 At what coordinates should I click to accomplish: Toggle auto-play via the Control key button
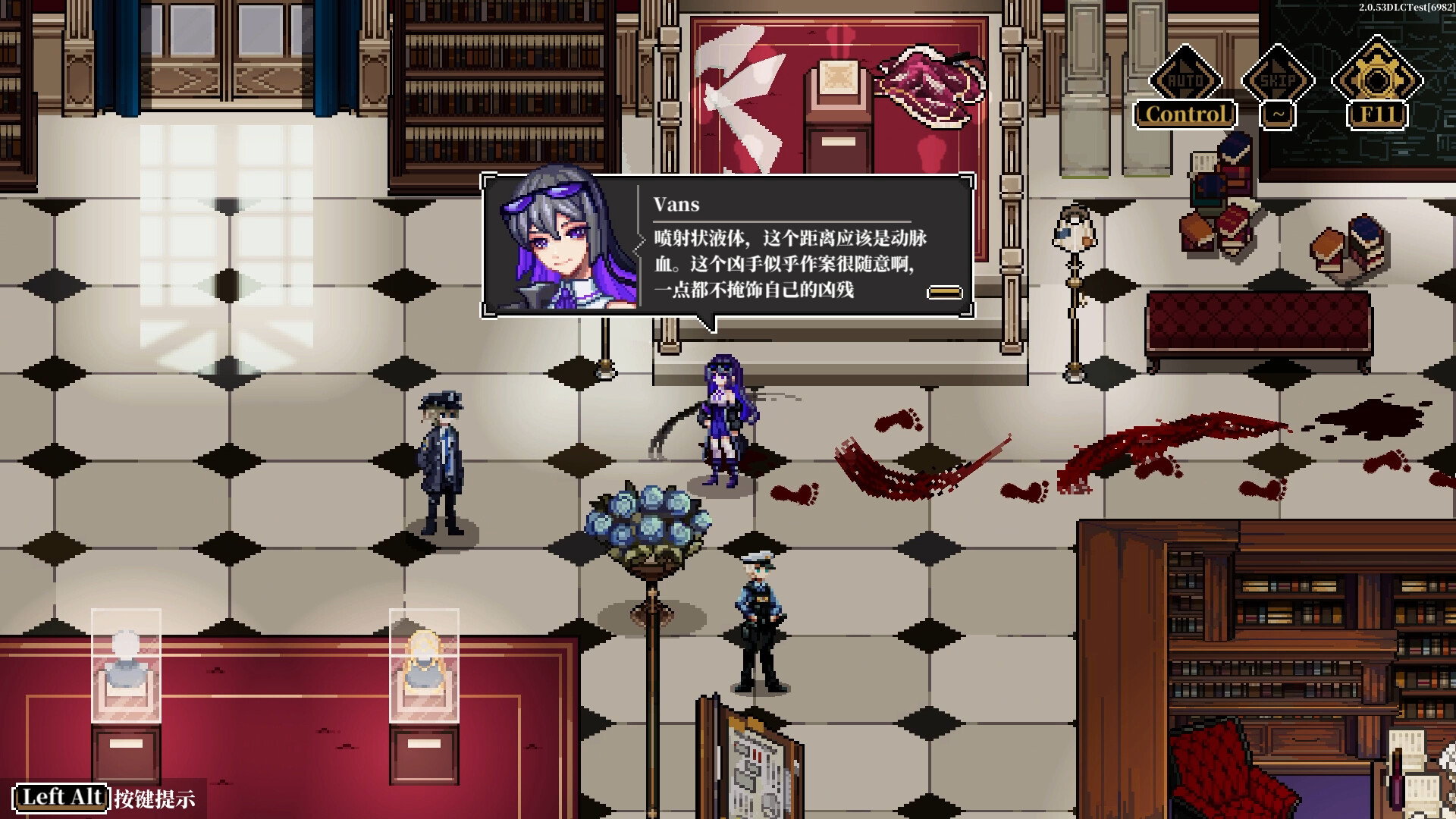pyautogui.click(x=1185, y=114)
